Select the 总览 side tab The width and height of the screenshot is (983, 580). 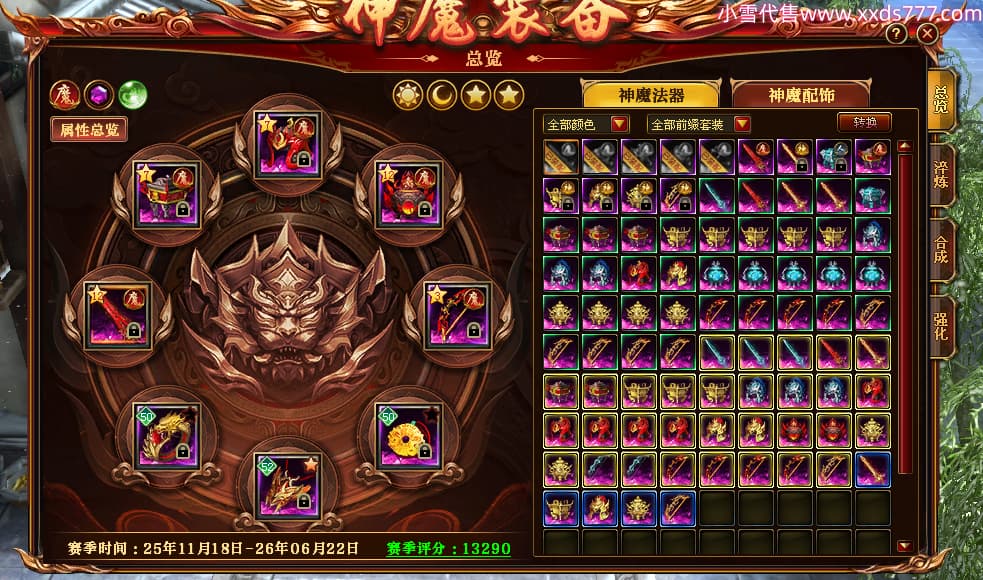coord(940,100)
